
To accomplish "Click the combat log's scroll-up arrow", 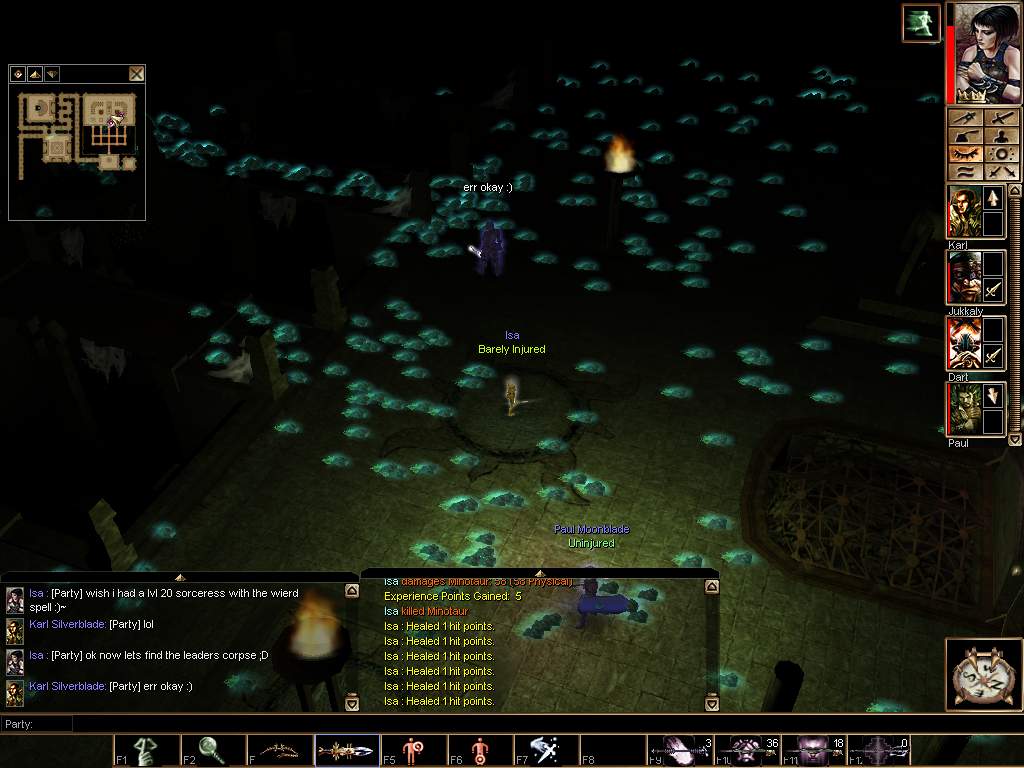I will (712, 591).
